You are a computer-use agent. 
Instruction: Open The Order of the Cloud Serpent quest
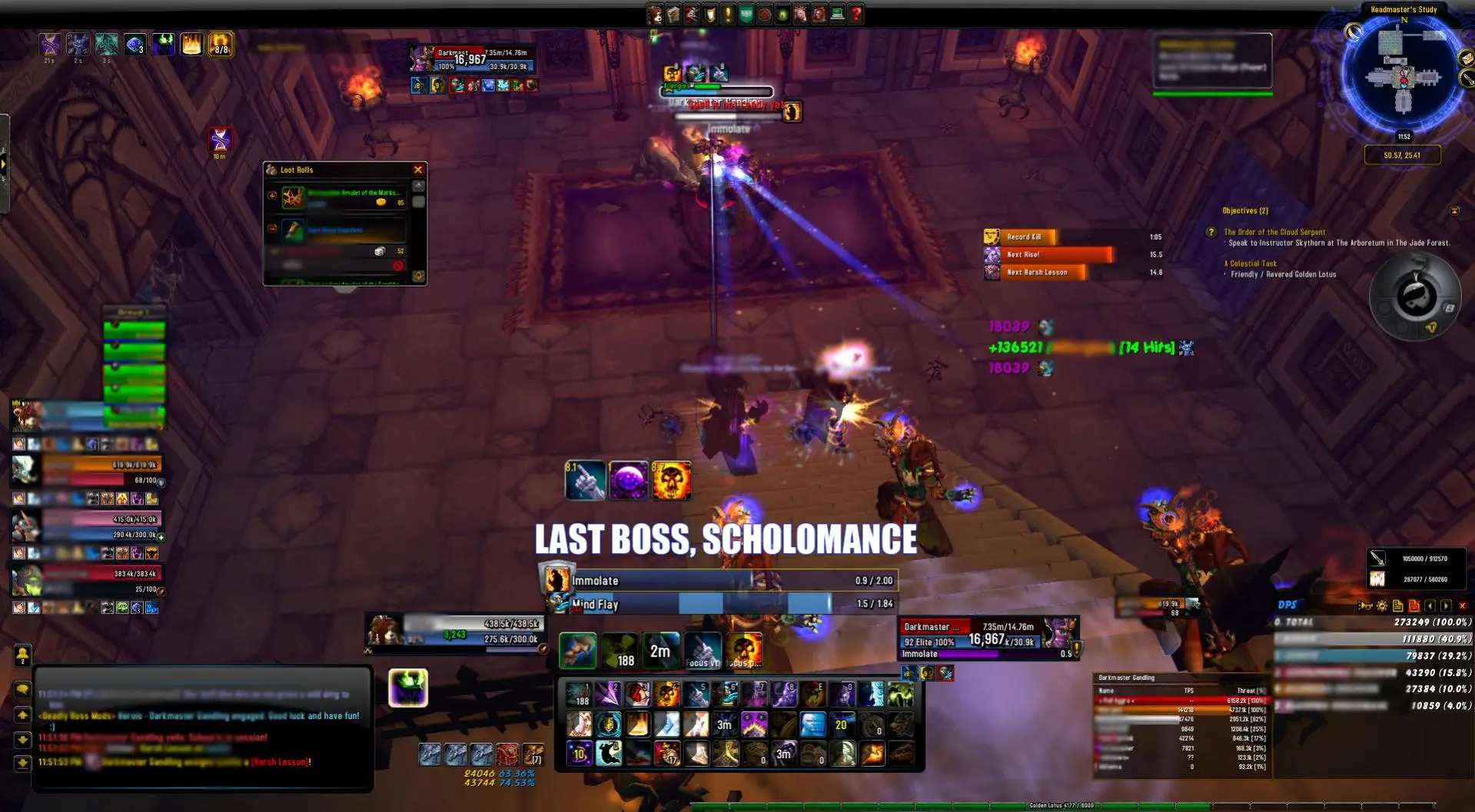click(x=1274, y=232)
